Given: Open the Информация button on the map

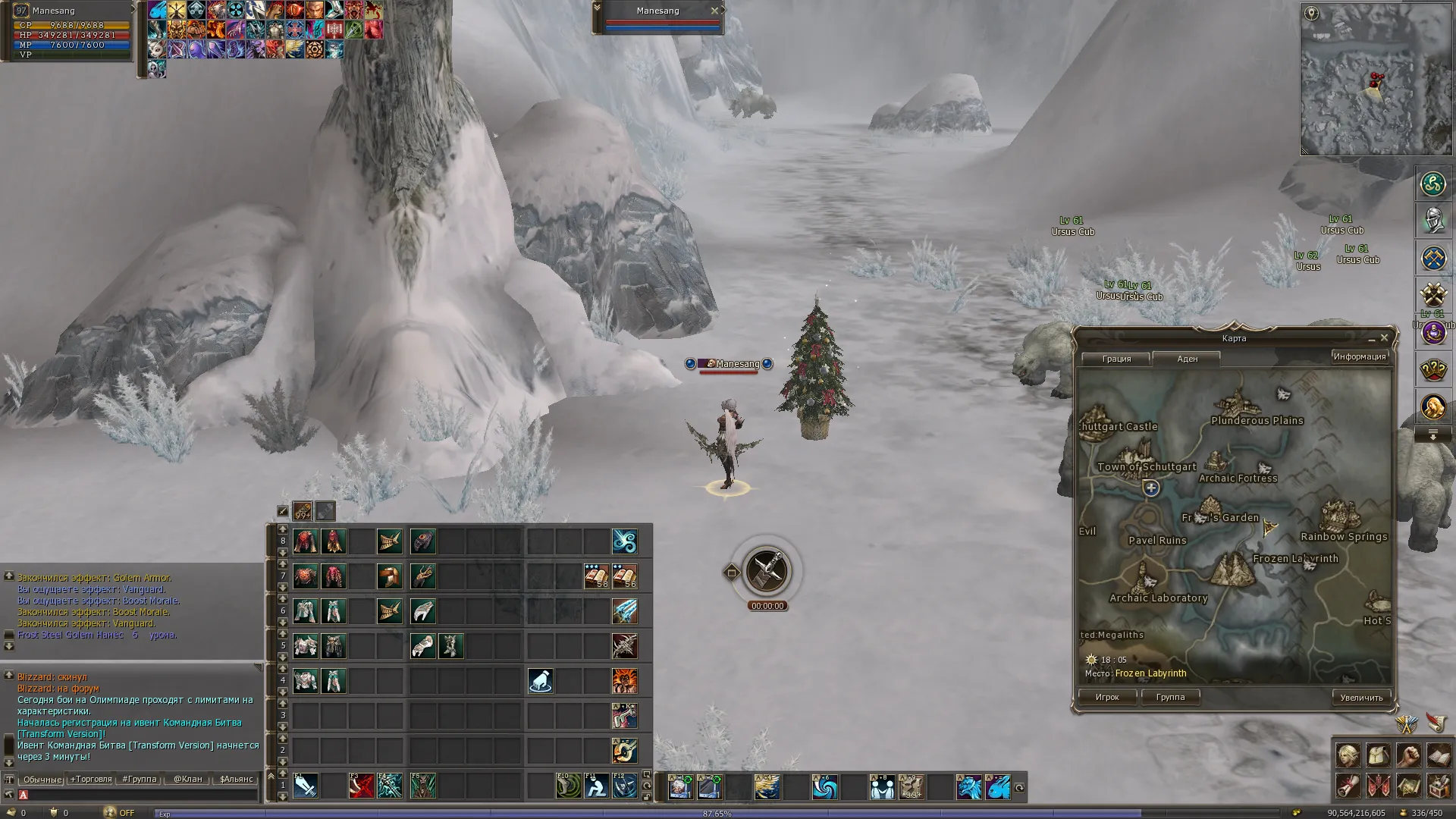Looking at the screenshot, I should [1359, 356].
